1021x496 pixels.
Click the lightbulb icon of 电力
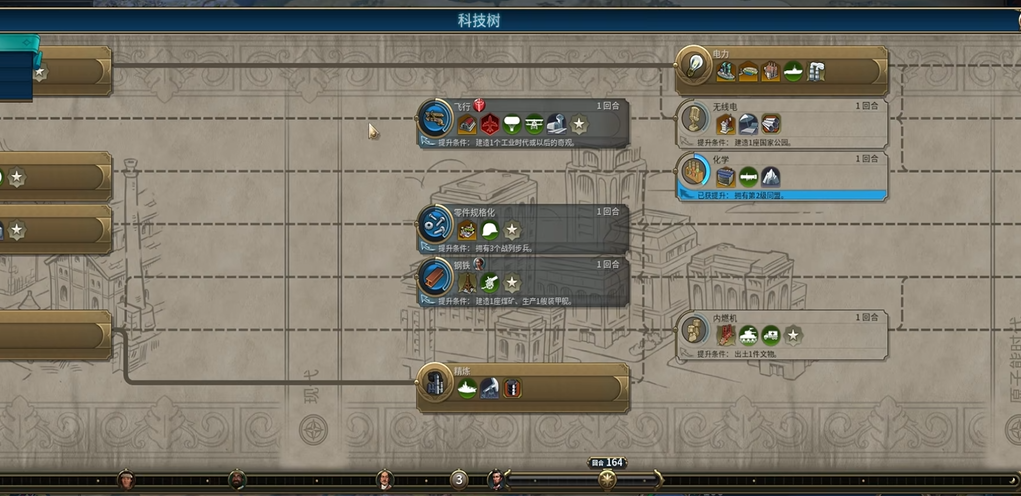tap(692, 68)
